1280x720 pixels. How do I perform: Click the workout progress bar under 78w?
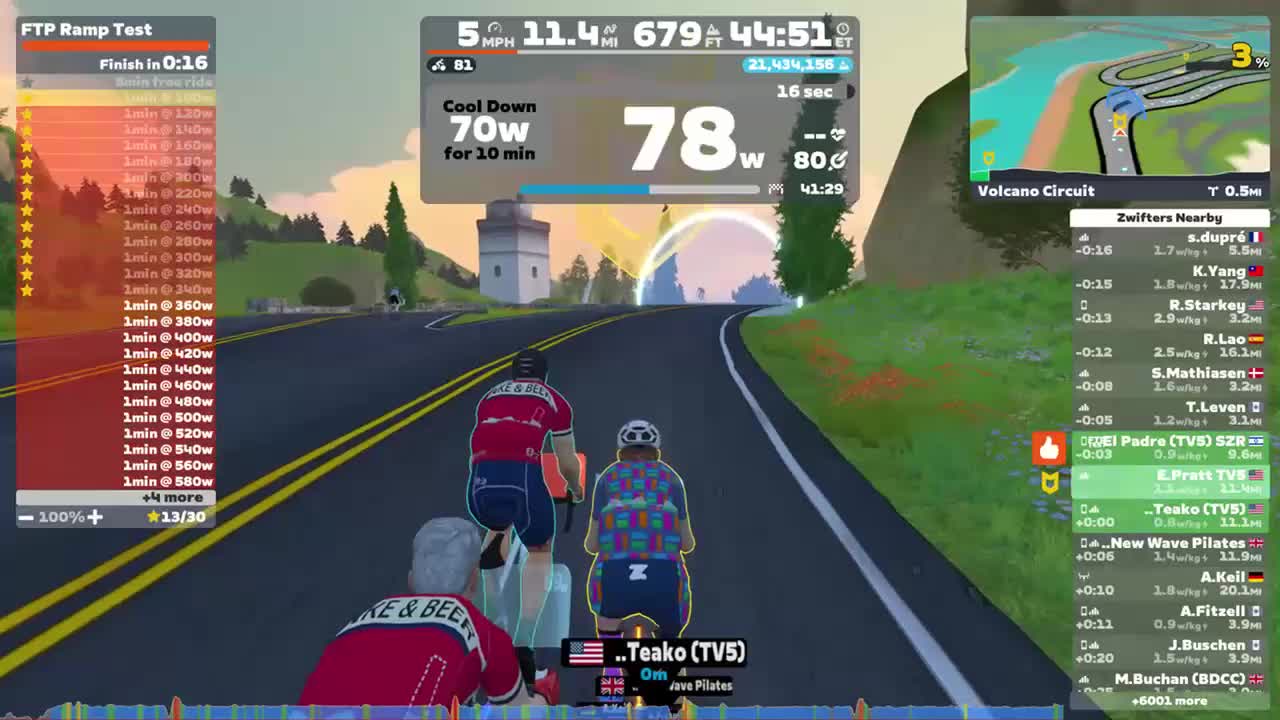pyautogui.click(x=639, y=189)
